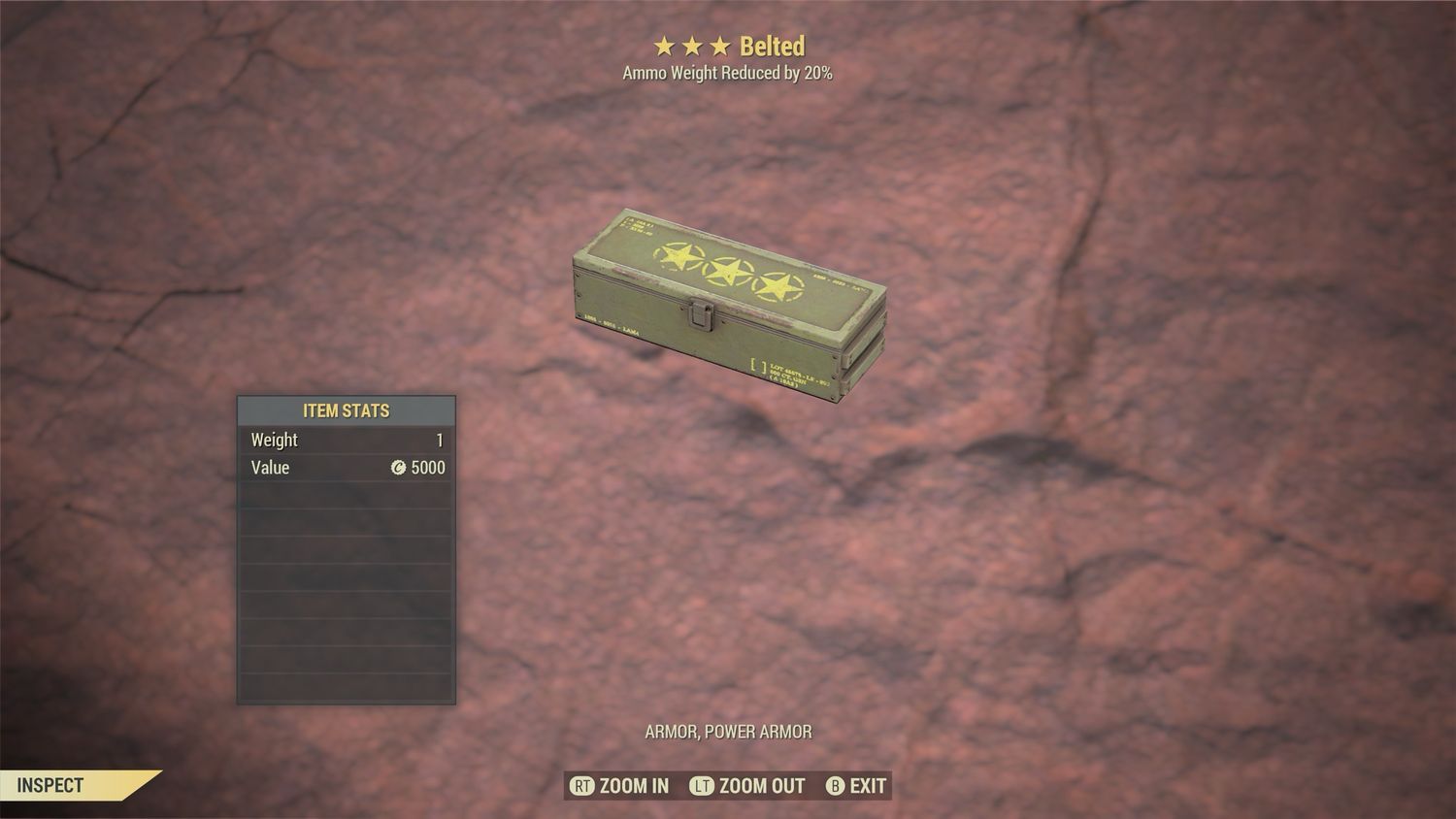The image size is (1456, 819).
Task: Select the ammo crate 3D model
Action: (728, 301)
